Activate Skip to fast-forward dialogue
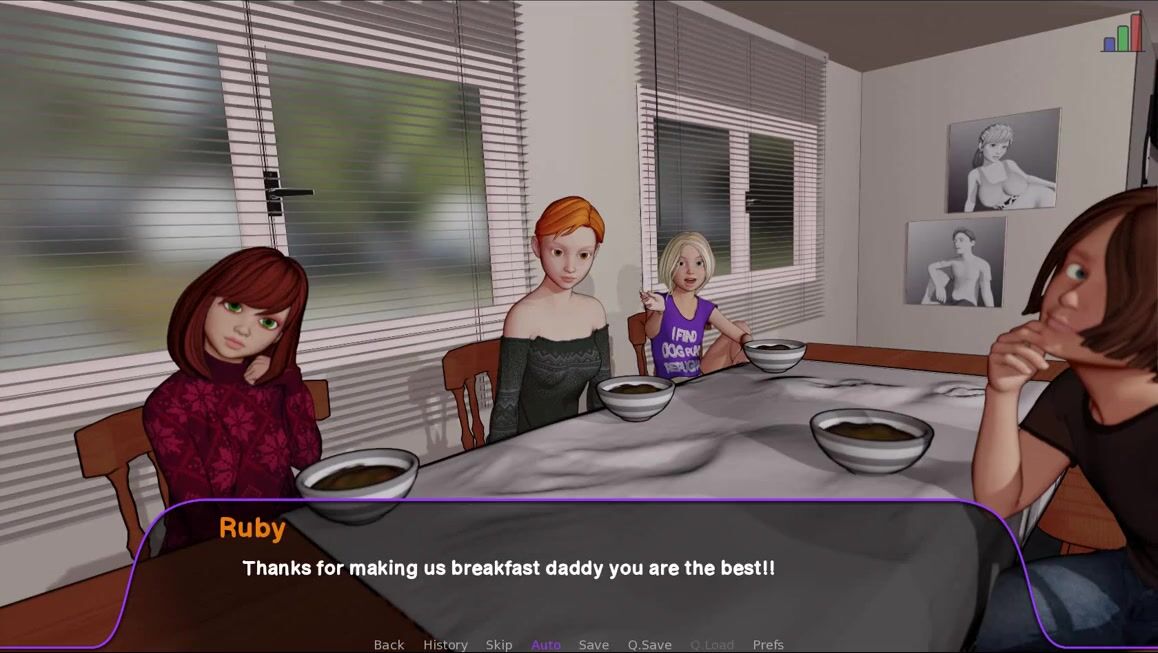This screenshot has width=1158, height=653. (x=499, y=645)
